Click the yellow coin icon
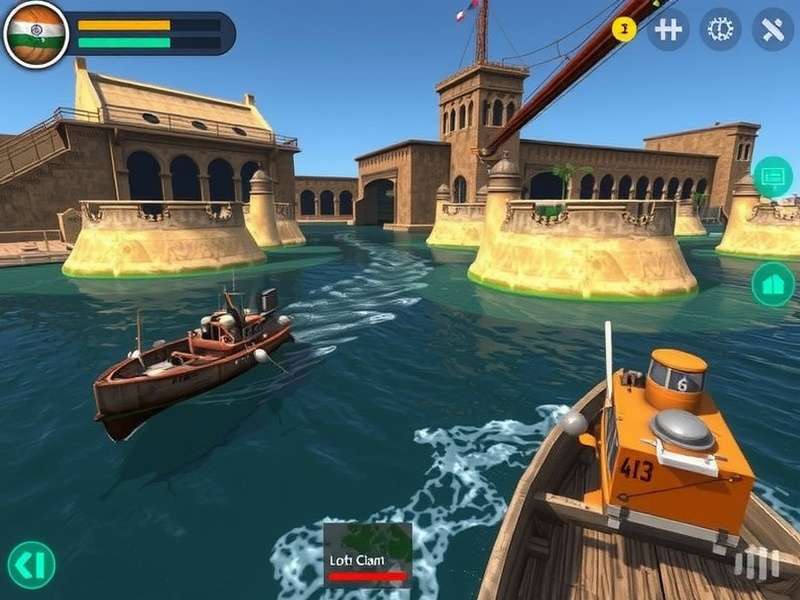800x600 pixels. pyautogui.click(x=624, y=29)
